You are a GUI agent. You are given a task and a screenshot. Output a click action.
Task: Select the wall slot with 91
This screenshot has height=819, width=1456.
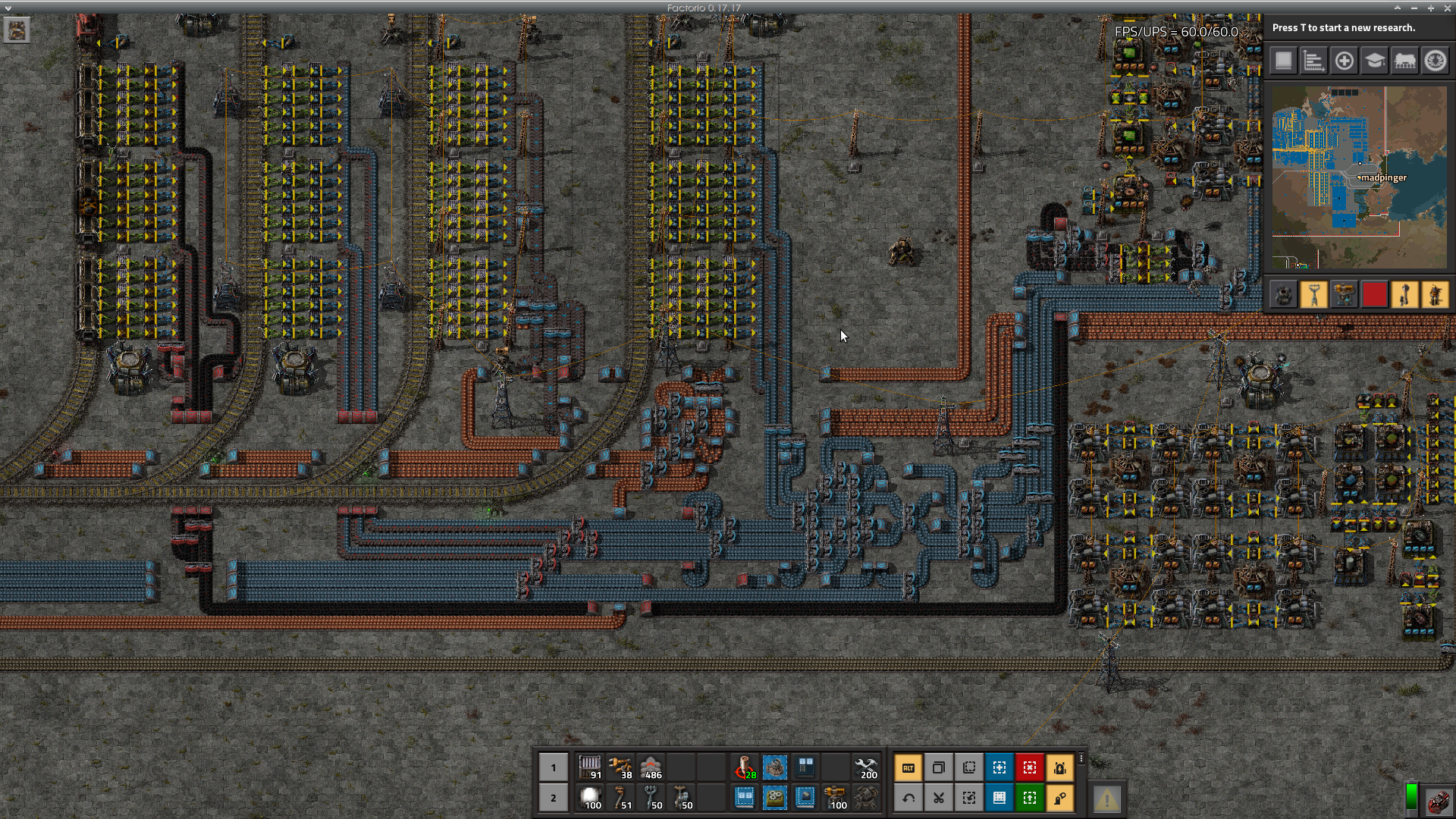(590, 767)
